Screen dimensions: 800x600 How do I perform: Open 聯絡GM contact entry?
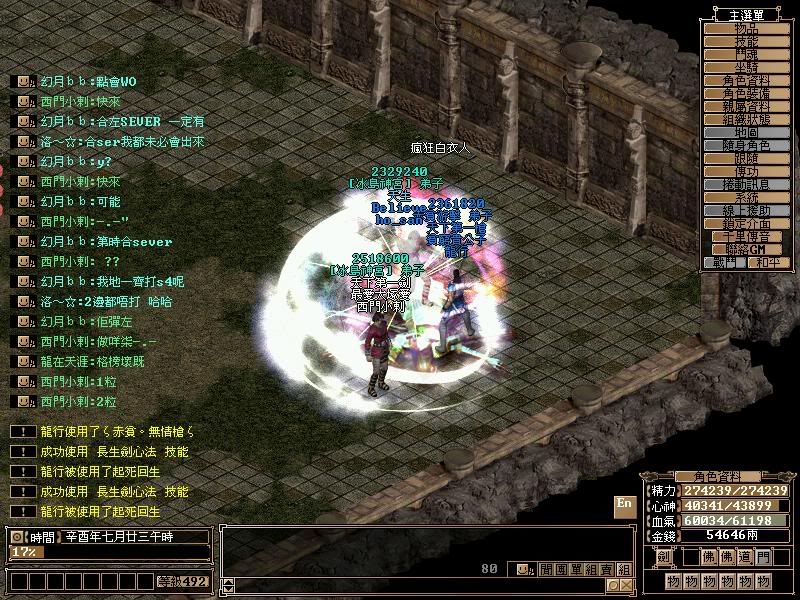click(746, 249)
